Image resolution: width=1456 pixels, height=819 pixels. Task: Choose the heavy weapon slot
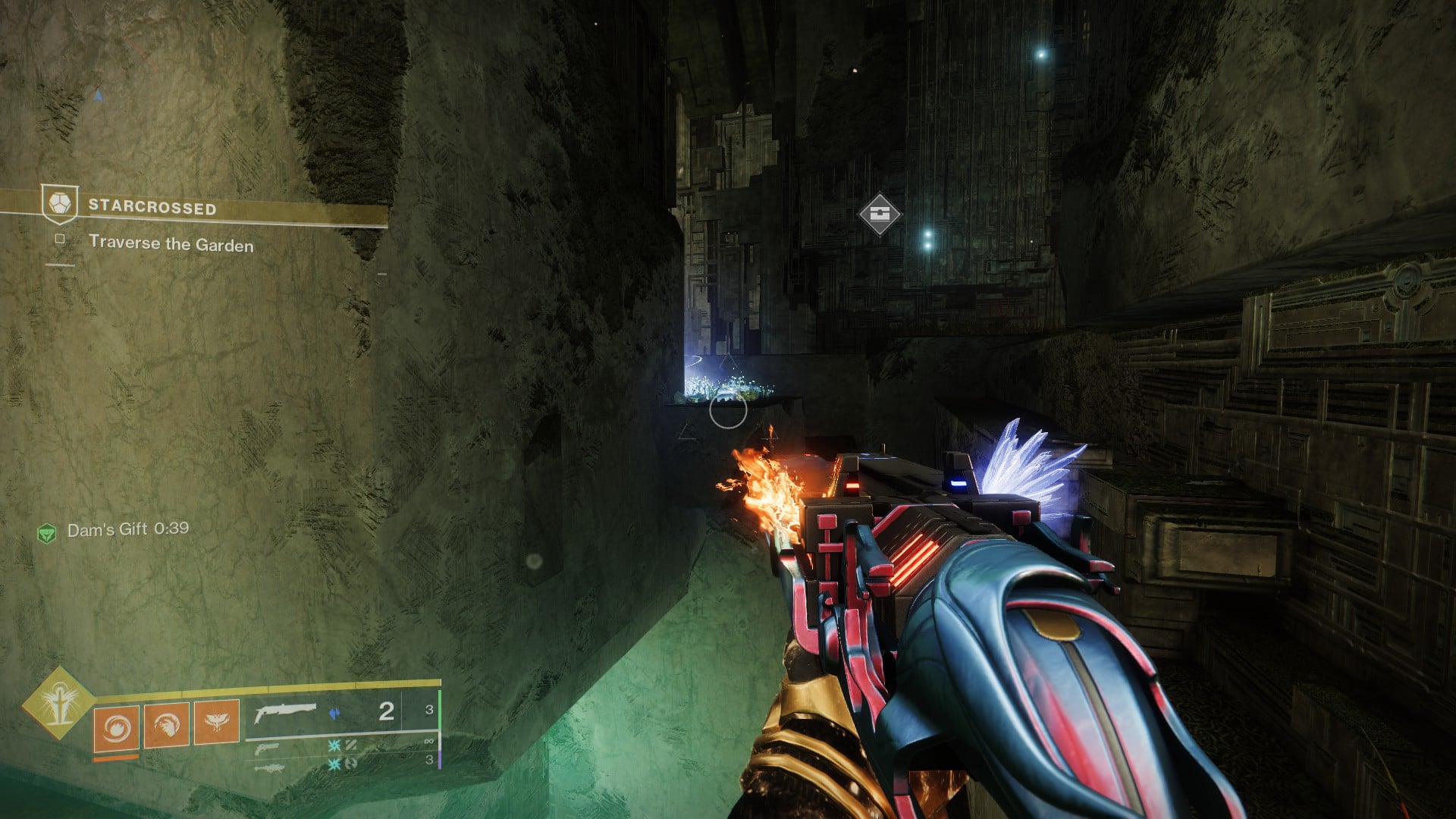(268, 767)
